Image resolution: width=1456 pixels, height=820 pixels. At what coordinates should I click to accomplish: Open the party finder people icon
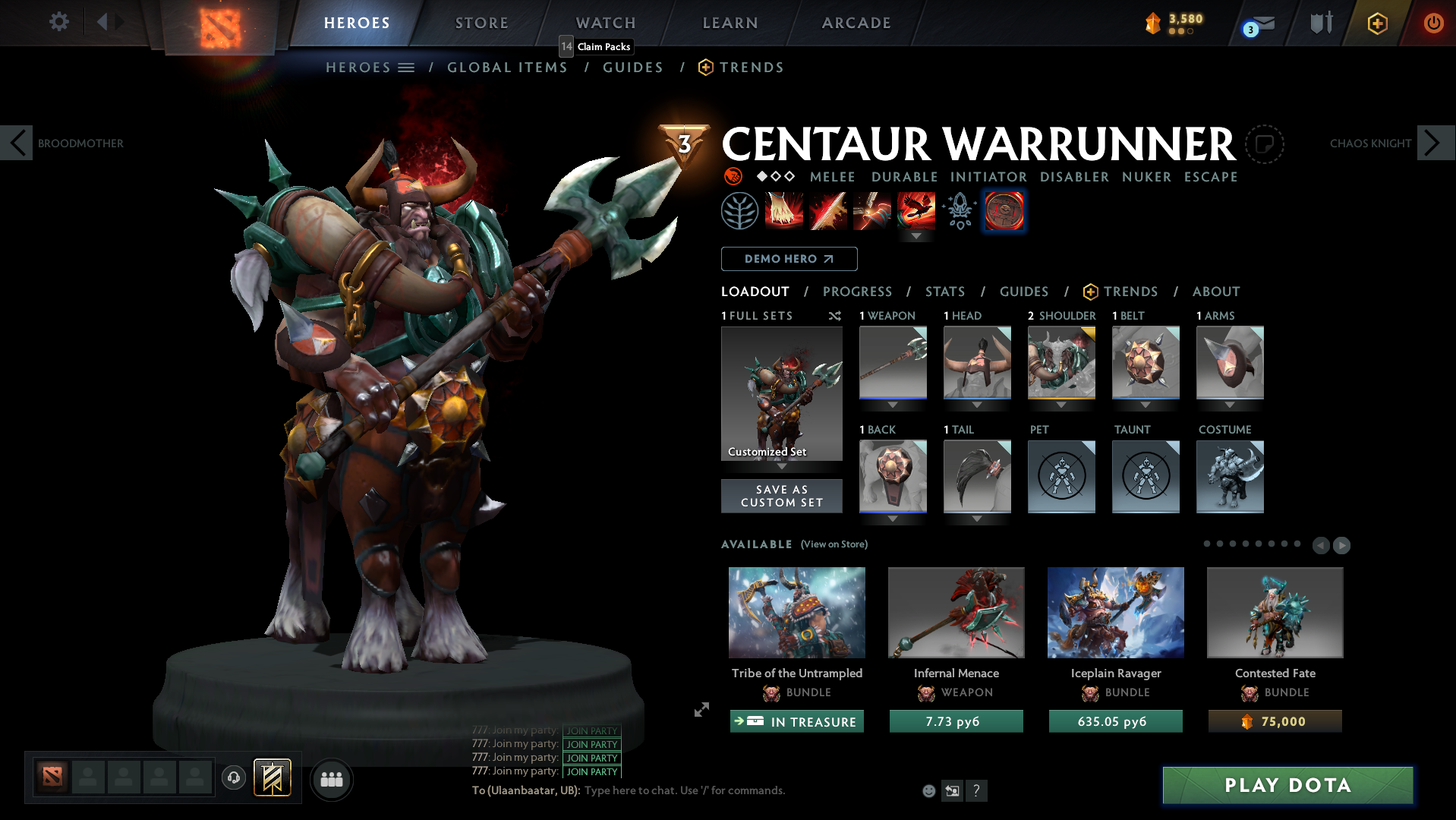[x=331, y=779]
